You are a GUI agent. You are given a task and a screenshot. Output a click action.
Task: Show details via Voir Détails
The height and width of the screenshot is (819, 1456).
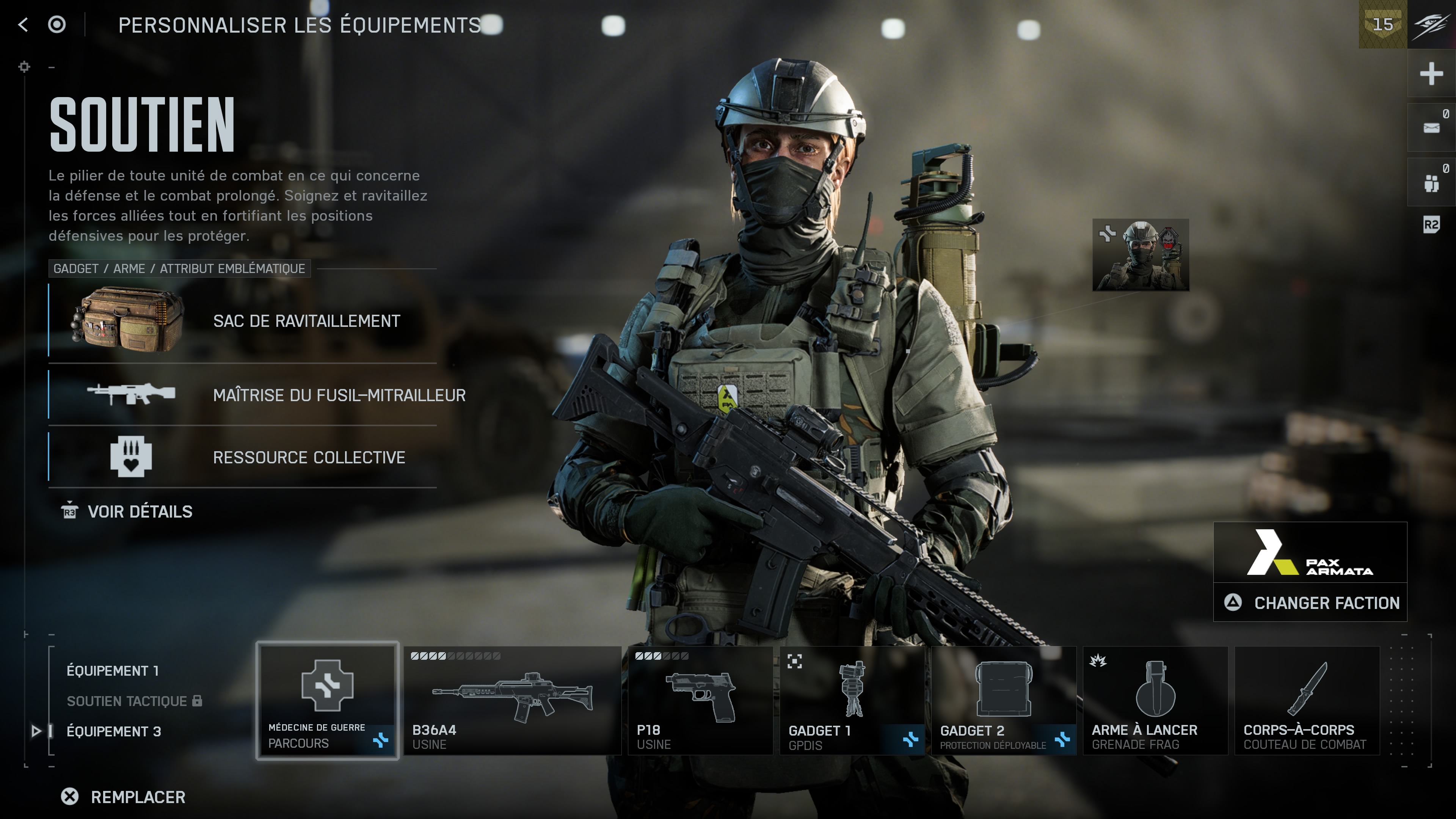pyautogui.click(x=127, y=511)
